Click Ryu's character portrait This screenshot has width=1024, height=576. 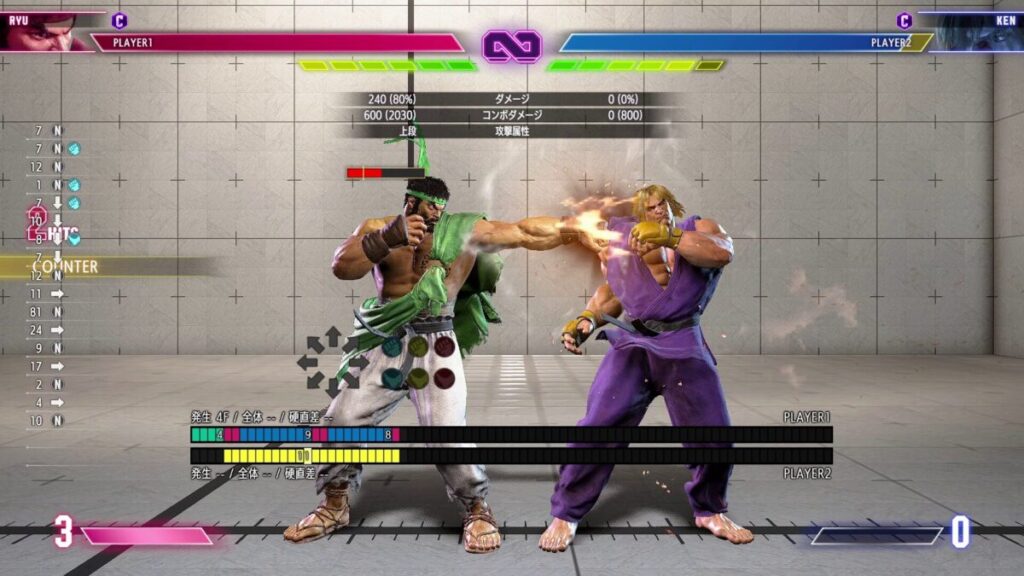click(40, 32)
